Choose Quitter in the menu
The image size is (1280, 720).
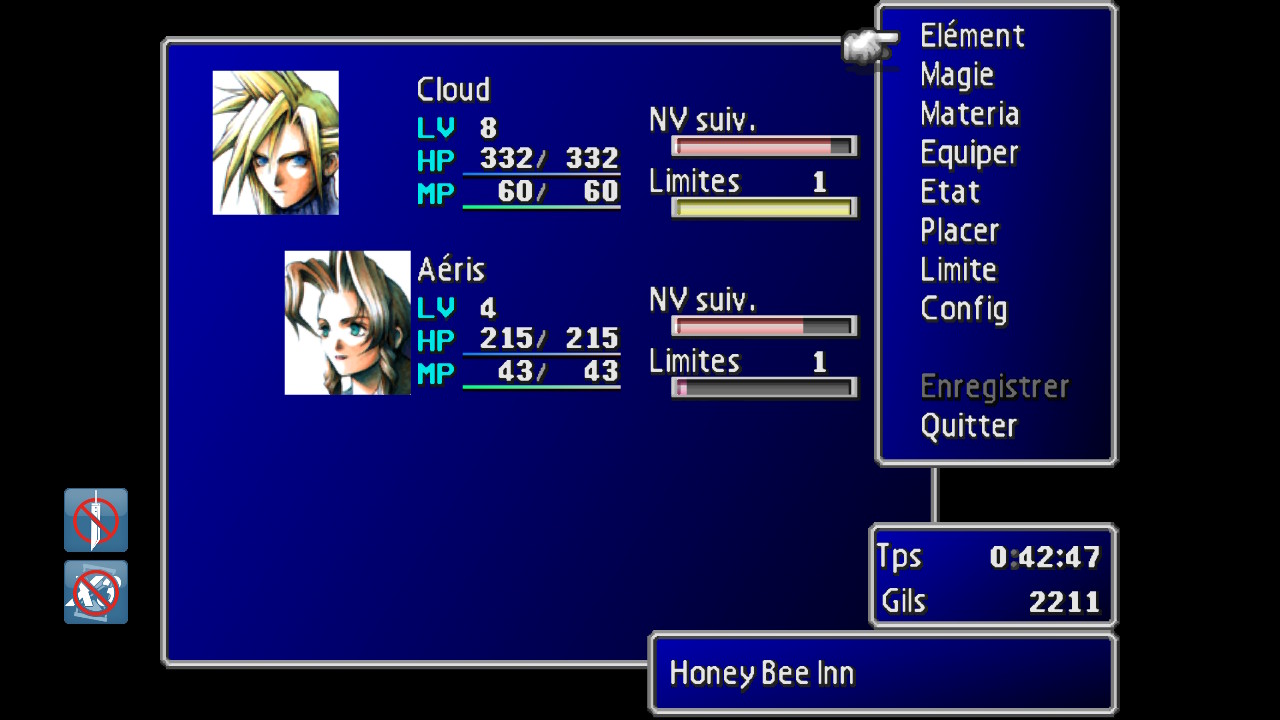click(x=968, y=426)
